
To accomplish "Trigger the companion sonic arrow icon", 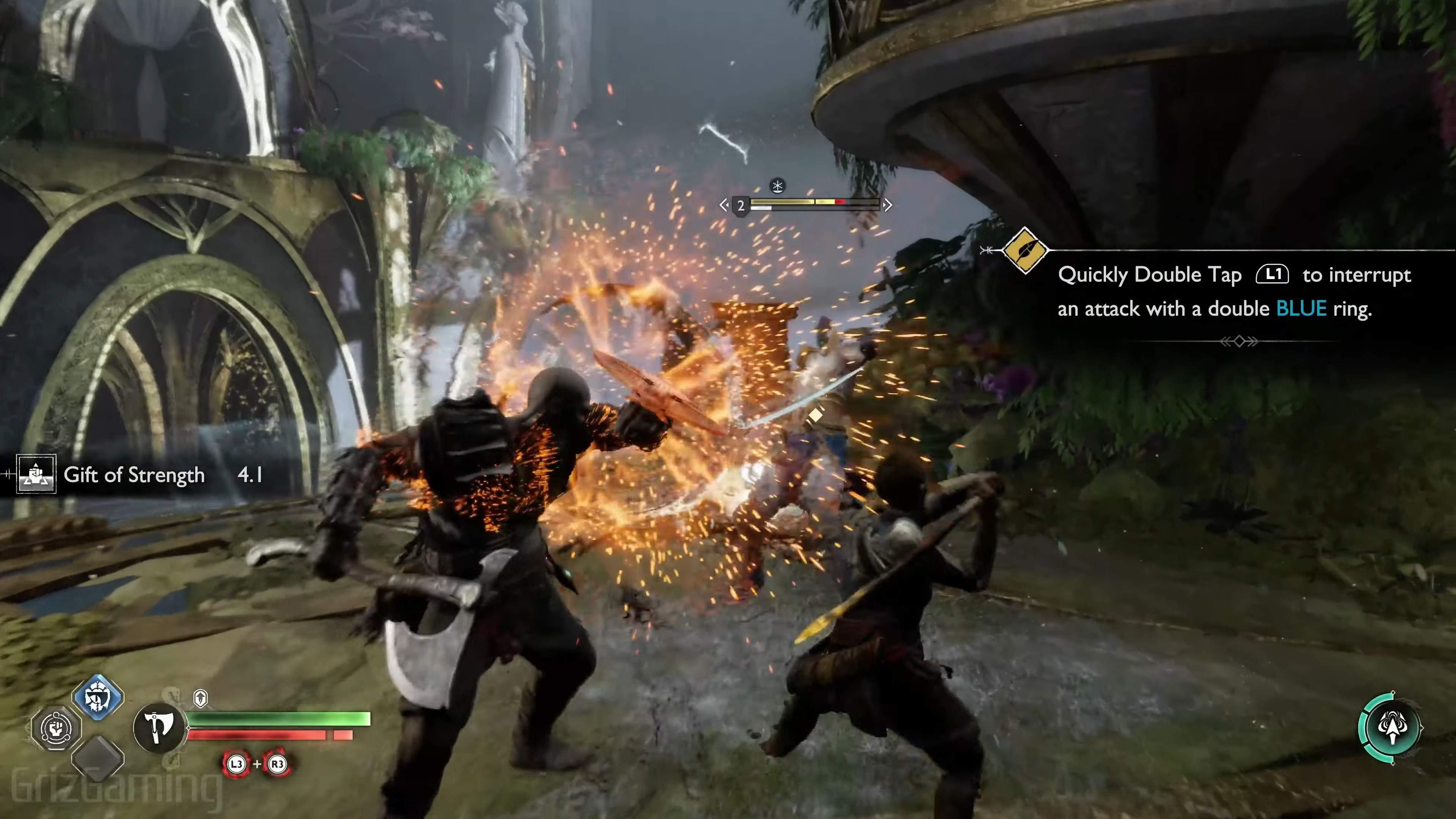I will 1391,728.
